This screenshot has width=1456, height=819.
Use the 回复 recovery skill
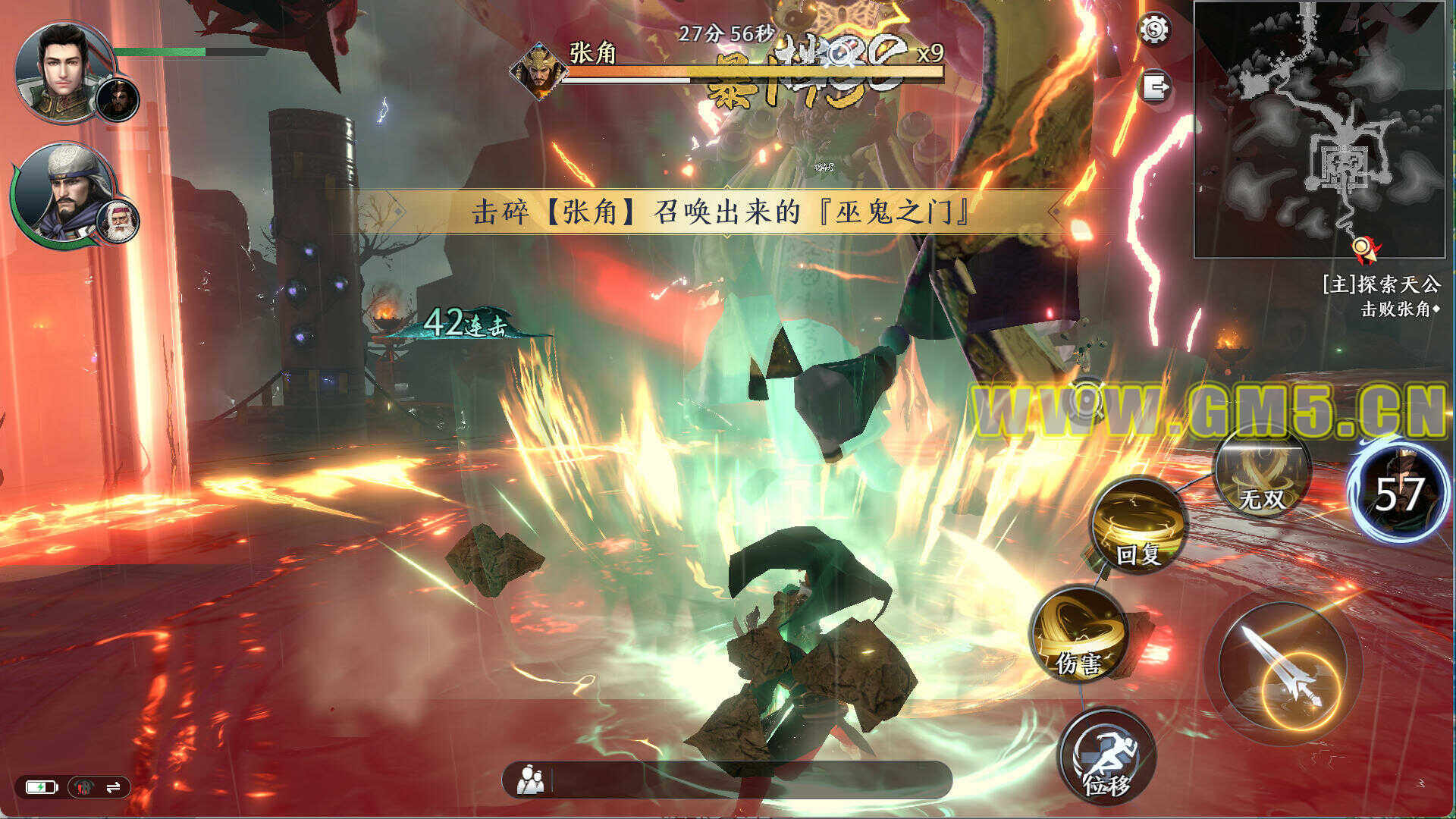[x=1139, y=526]
